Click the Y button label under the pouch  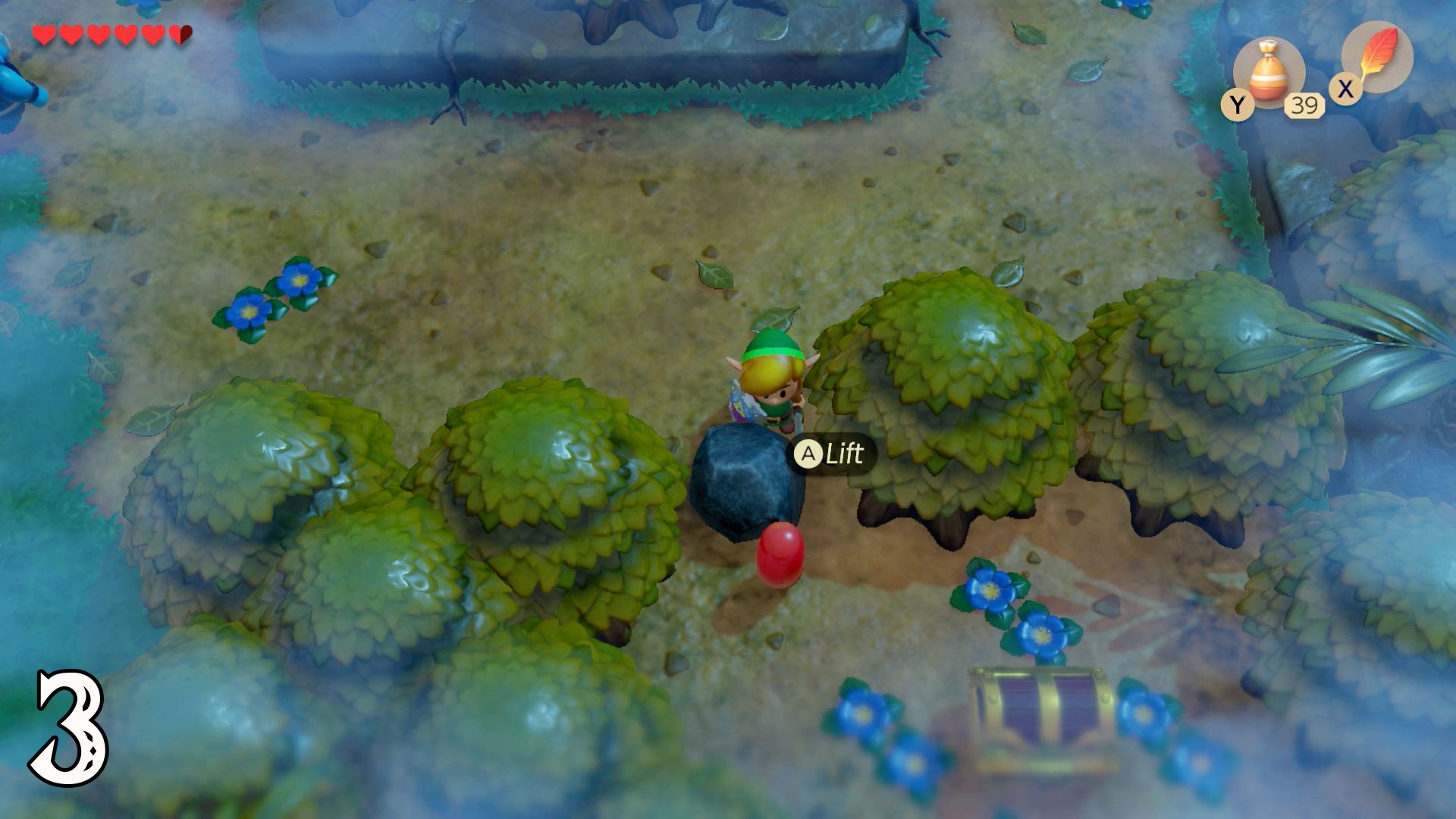1238,105
